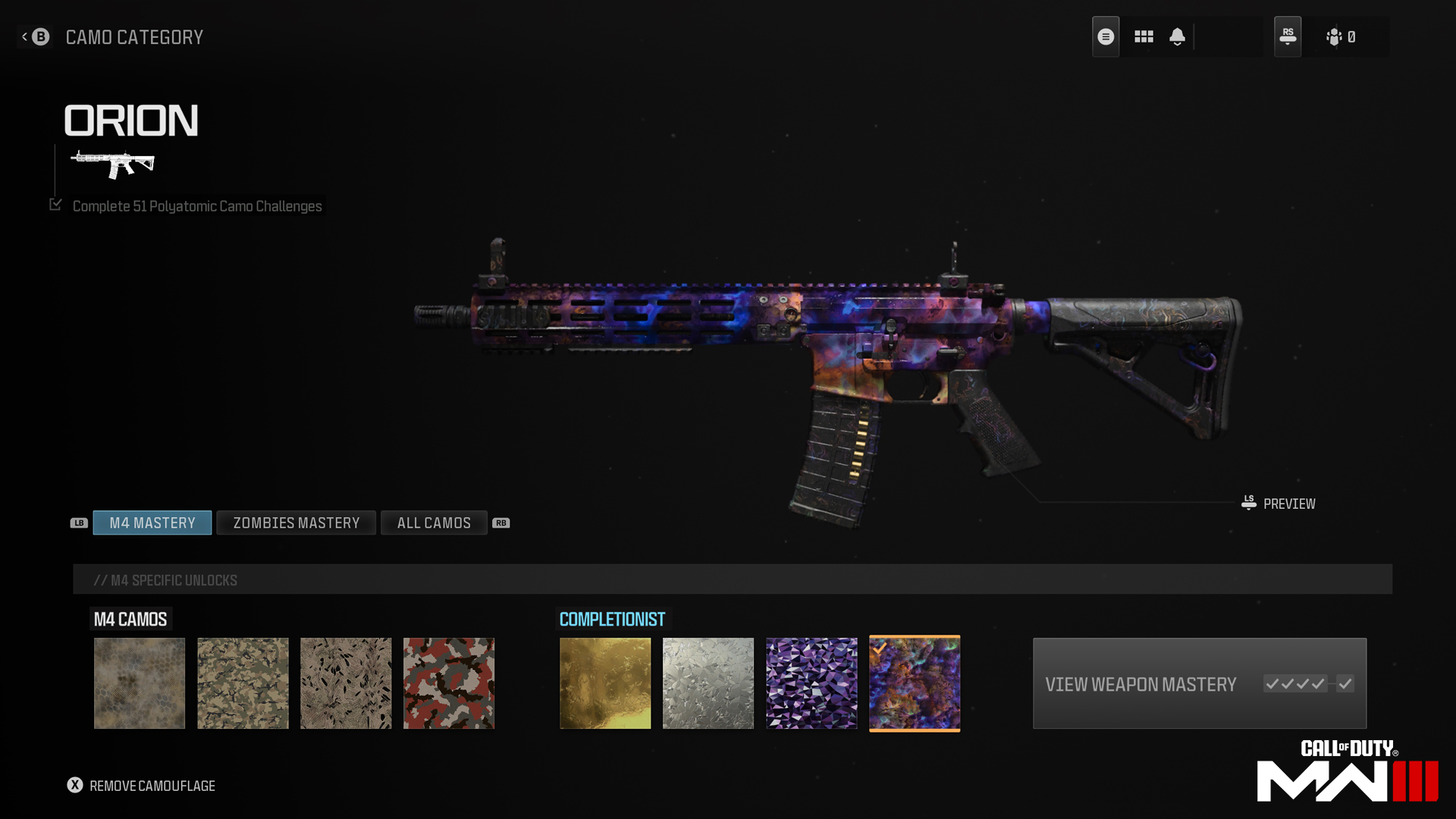Open the party members icon
The image size is (1456, 819).
(x=1340, y=36)
